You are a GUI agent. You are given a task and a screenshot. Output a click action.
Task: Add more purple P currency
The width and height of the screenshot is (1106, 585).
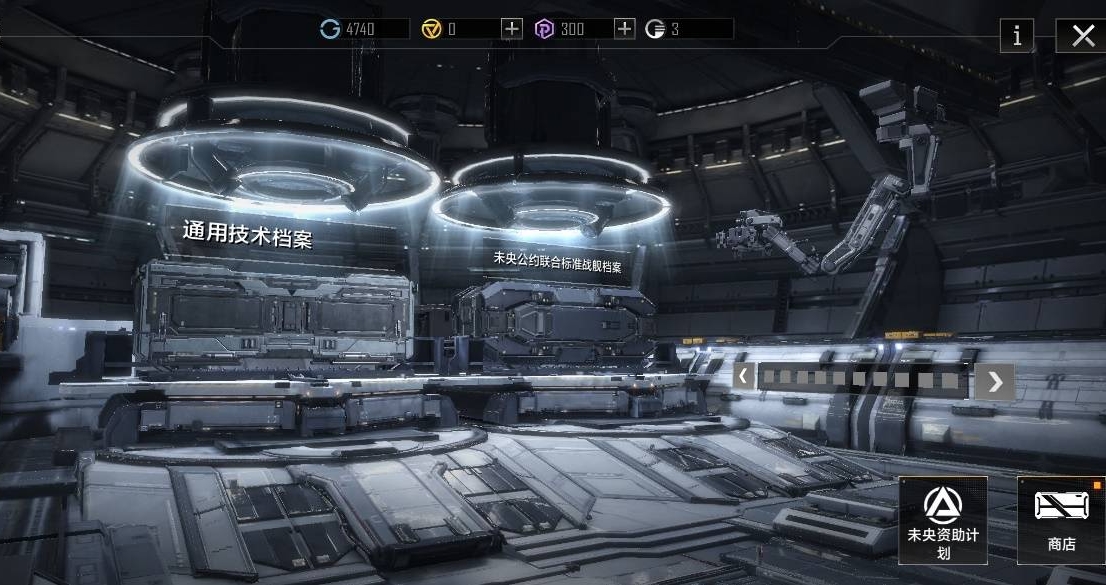(624, 29)
